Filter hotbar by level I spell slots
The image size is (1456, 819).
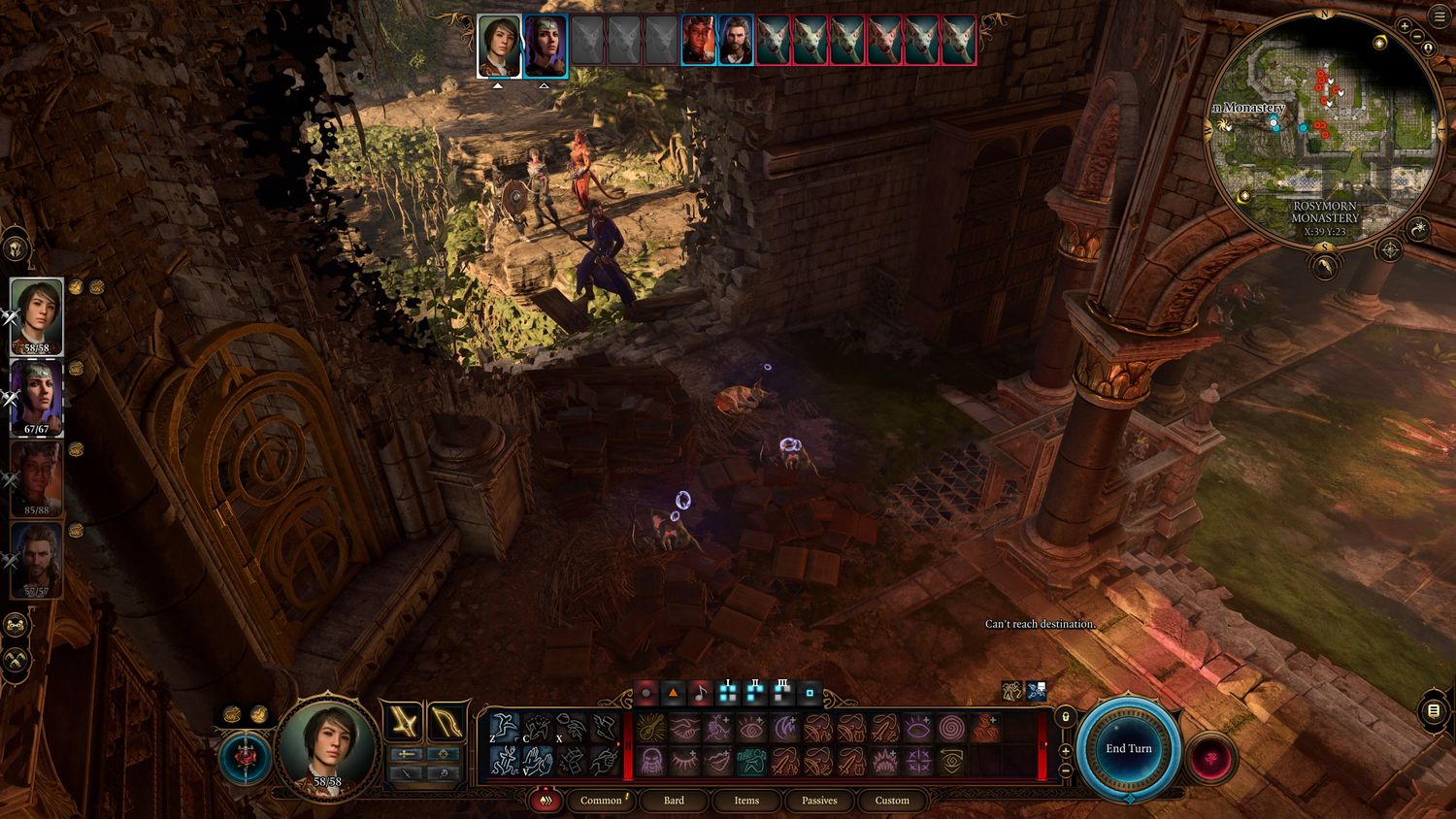728,693
